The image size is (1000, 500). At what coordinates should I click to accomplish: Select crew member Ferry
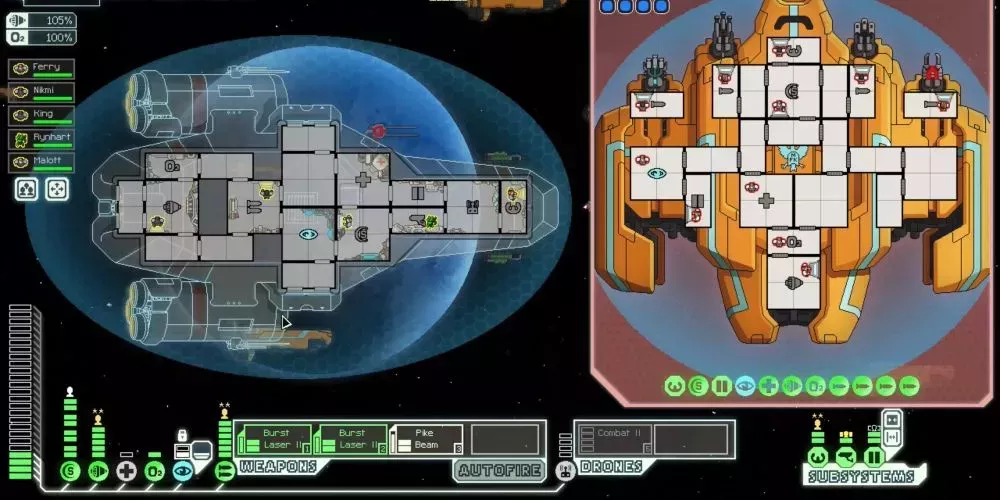41,68
